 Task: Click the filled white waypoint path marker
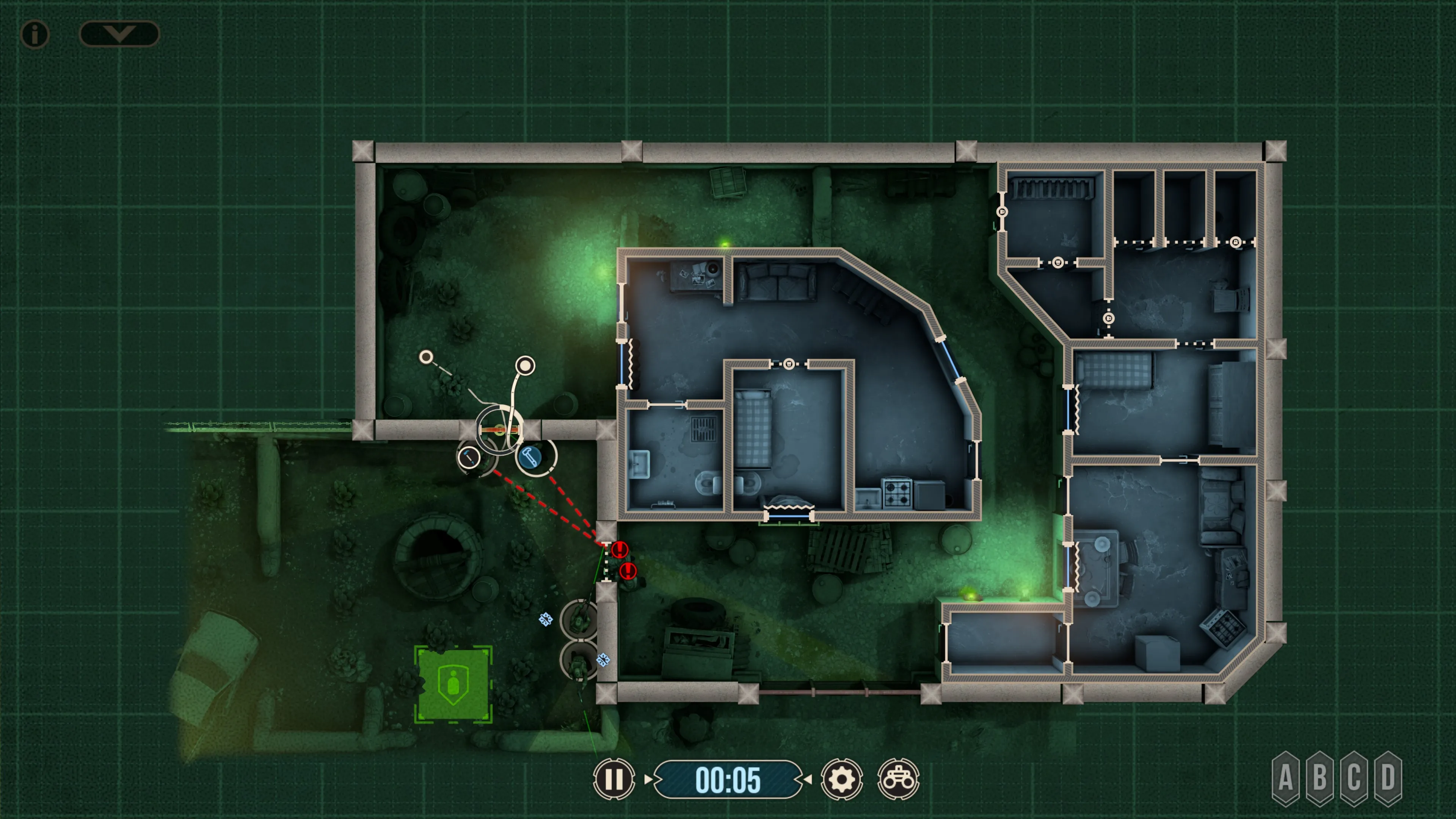click(525, 366)
